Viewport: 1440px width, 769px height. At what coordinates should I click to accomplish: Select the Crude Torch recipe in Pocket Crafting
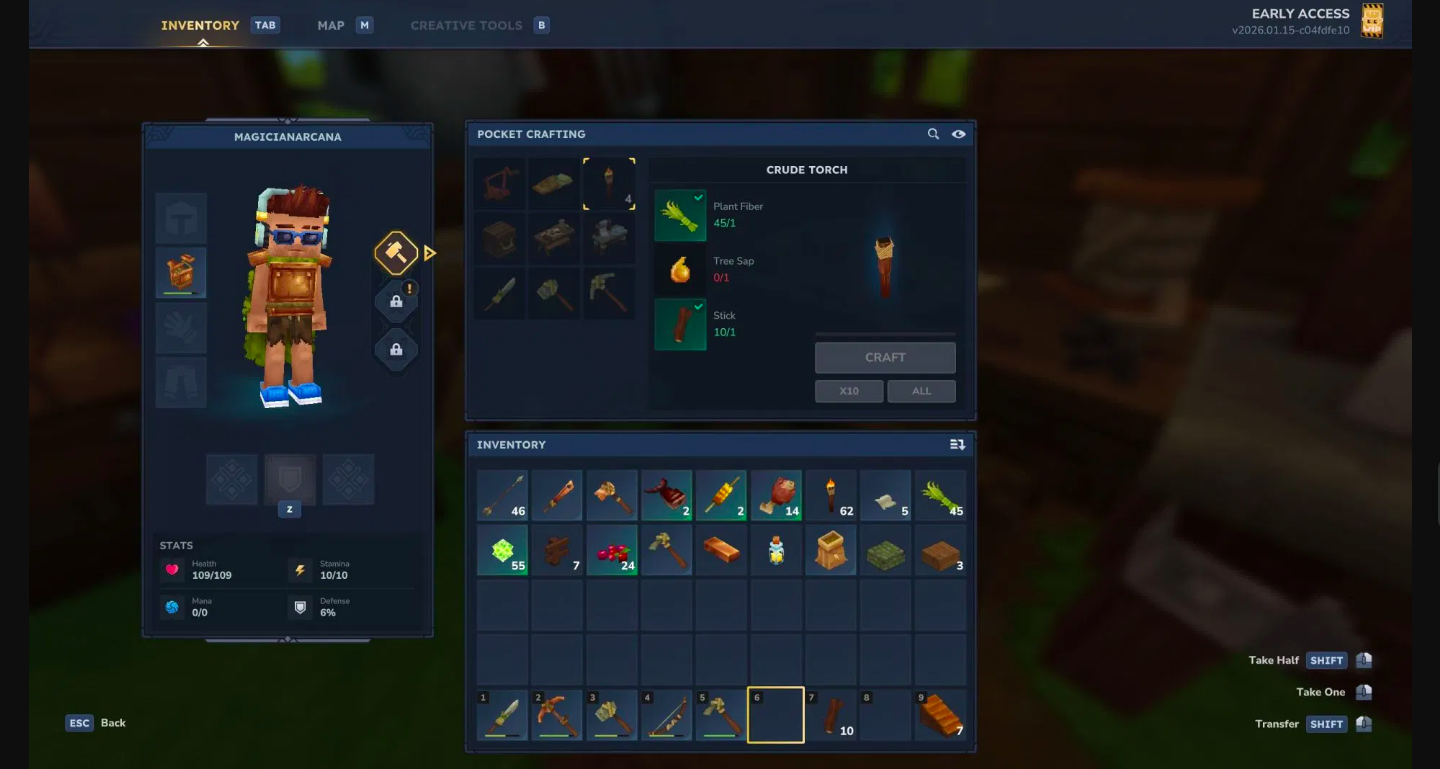click(x=609, y=183)
